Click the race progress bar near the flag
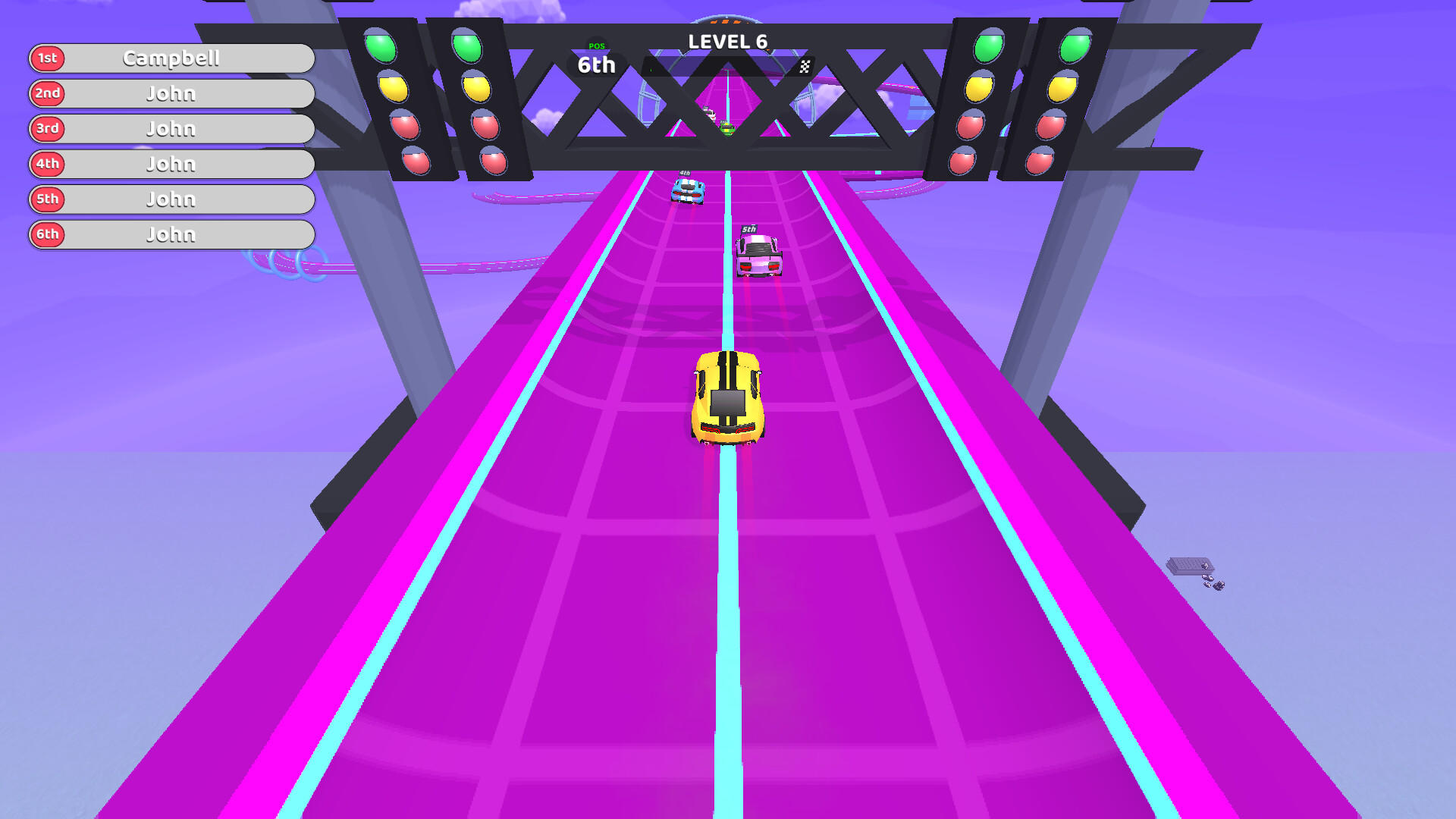Image resolution: width=1456 pixels, height=819 pixels. coord(728,66)
